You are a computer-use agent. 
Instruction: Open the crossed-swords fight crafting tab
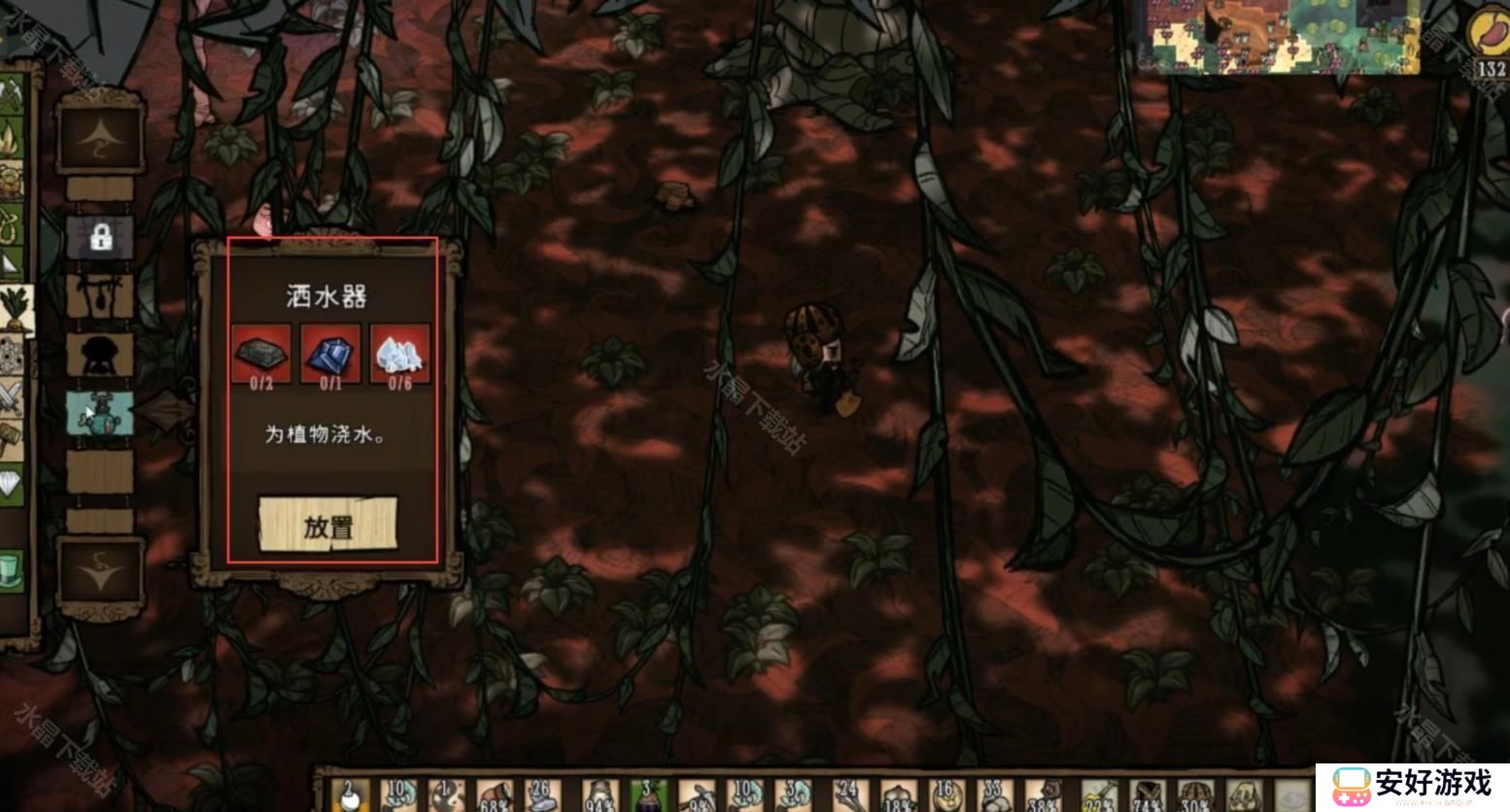(x=12, y=398)
